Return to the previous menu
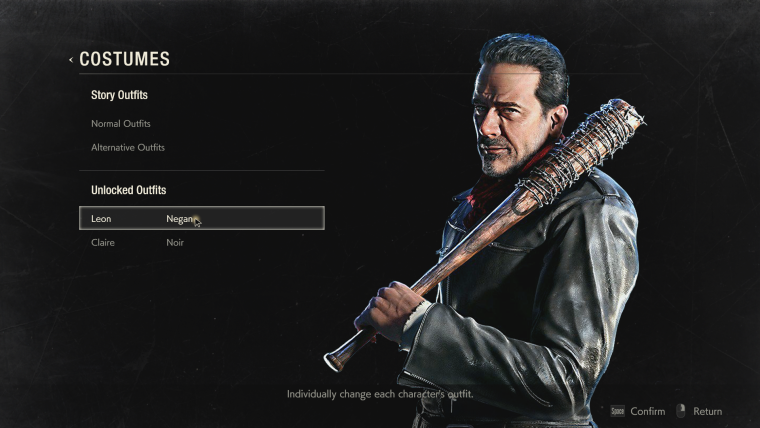The image size is (760, 428). click(x=699, y=411)
